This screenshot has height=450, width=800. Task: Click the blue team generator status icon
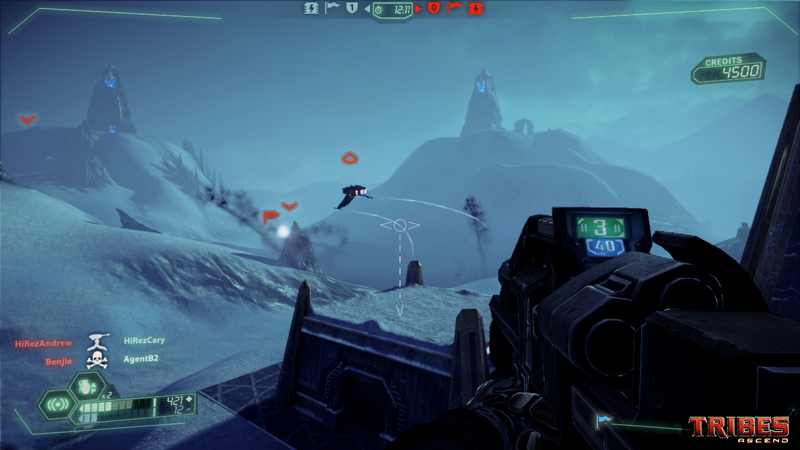pyautogui.click(x=311, y=8)
